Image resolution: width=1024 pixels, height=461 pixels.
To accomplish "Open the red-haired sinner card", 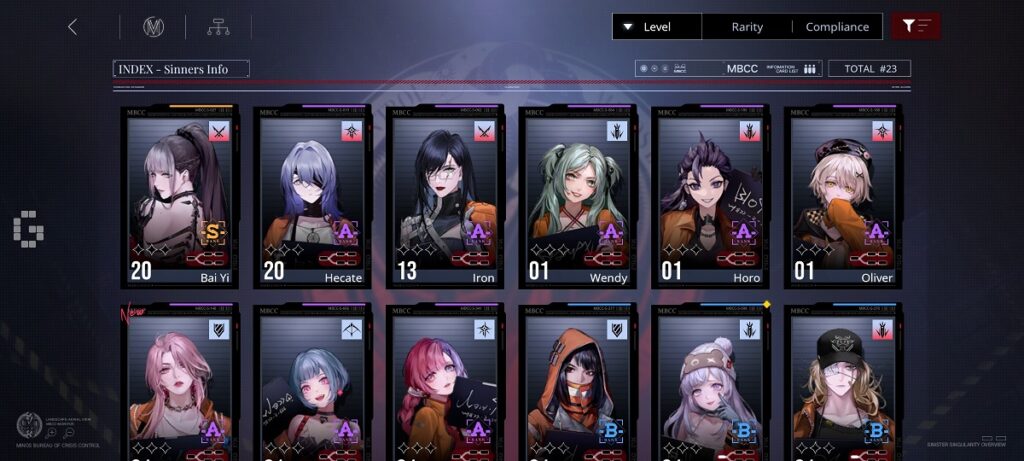I will tap(444, 385).
